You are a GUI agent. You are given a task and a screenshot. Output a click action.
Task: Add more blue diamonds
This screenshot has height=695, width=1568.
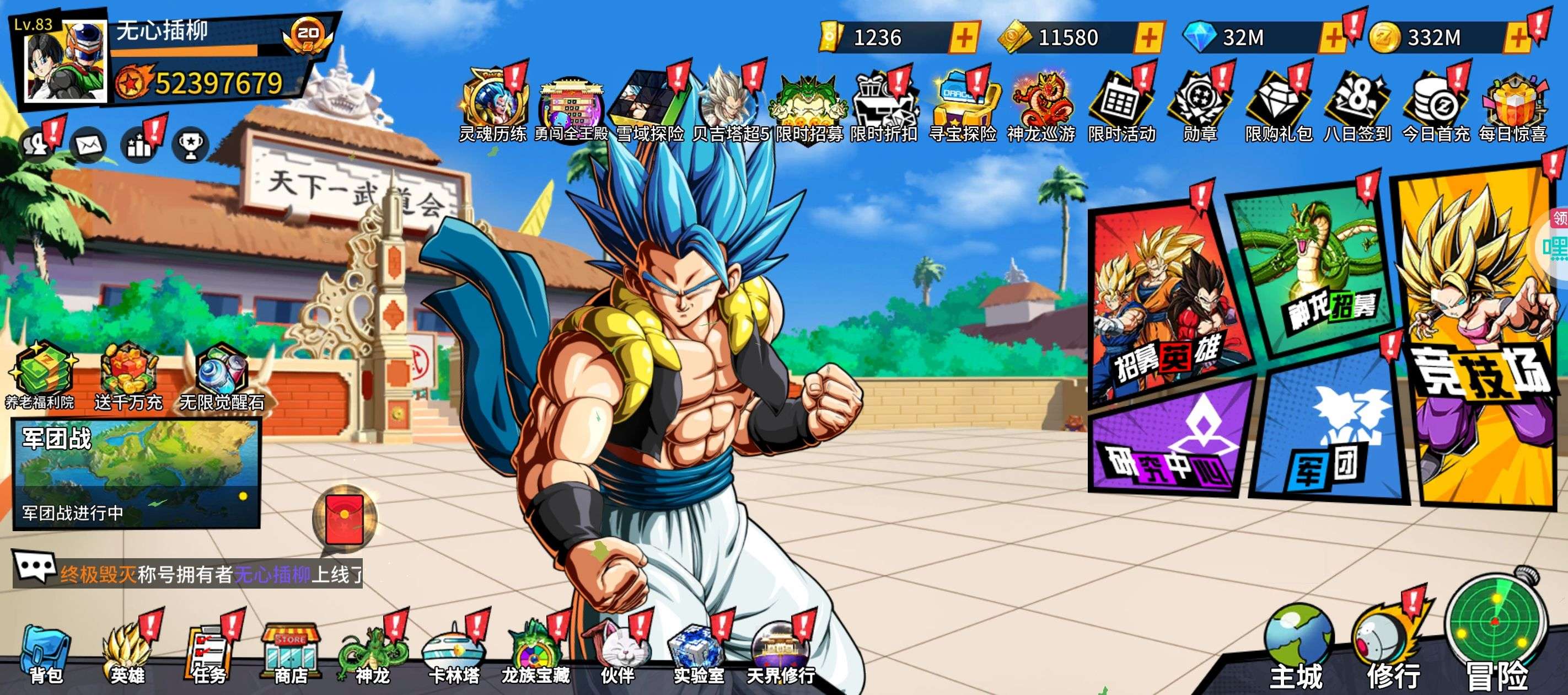pos(1333,38)
